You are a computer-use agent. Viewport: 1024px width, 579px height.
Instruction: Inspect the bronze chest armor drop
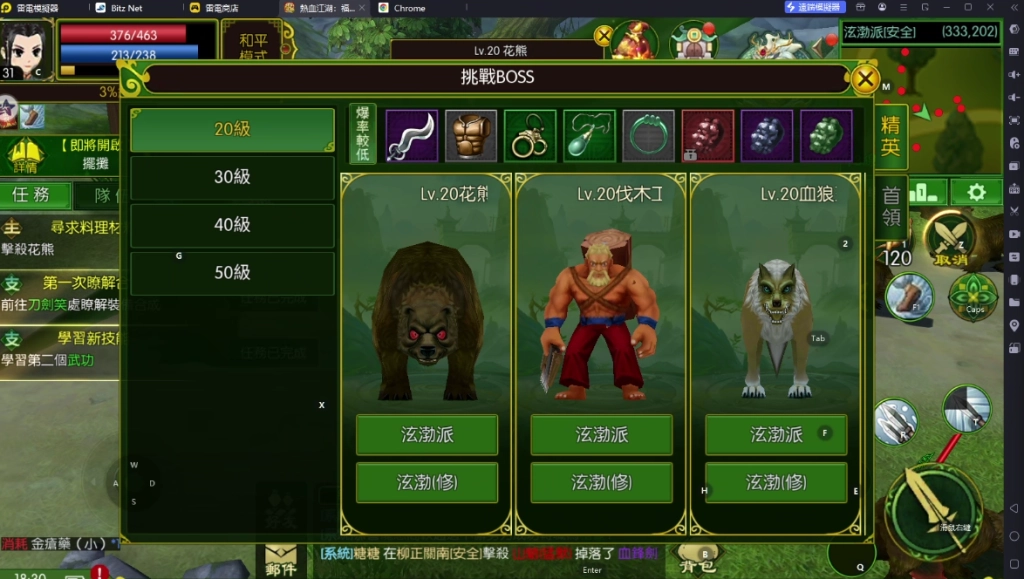tap(470, 136)
